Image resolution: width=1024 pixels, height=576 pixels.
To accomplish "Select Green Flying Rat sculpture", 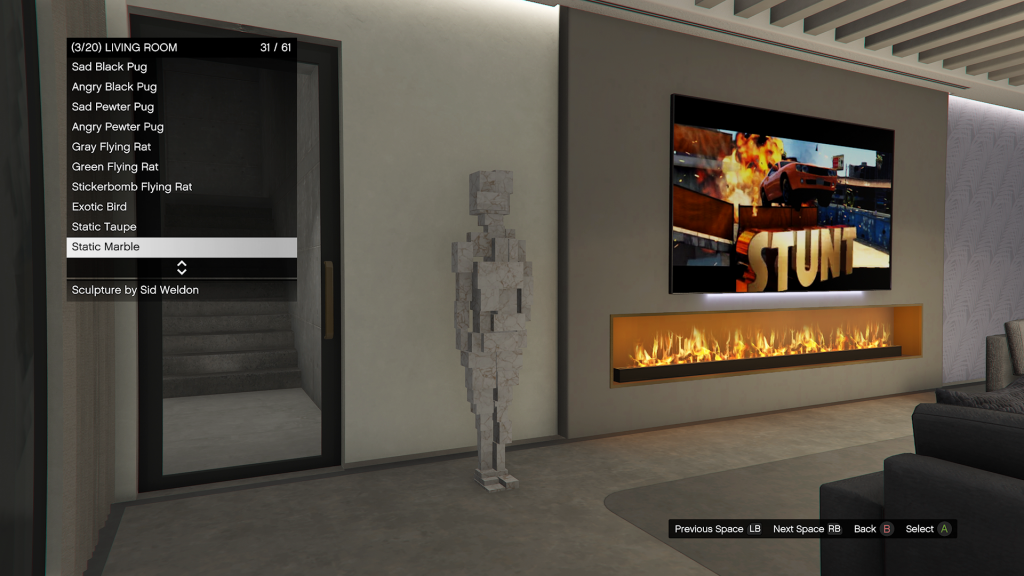I will [115, 167].
